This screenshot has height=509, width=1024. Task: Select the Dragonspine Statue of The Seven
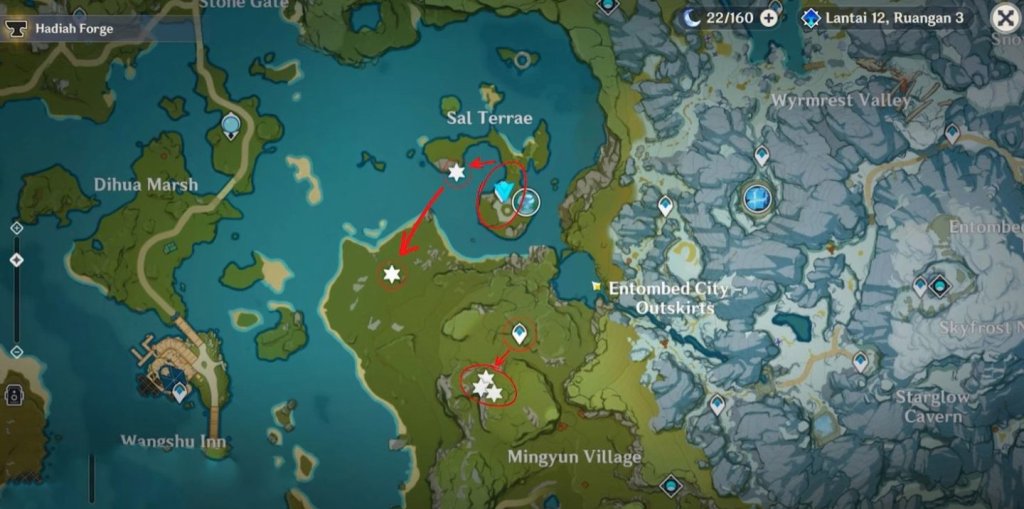[757, 198]
